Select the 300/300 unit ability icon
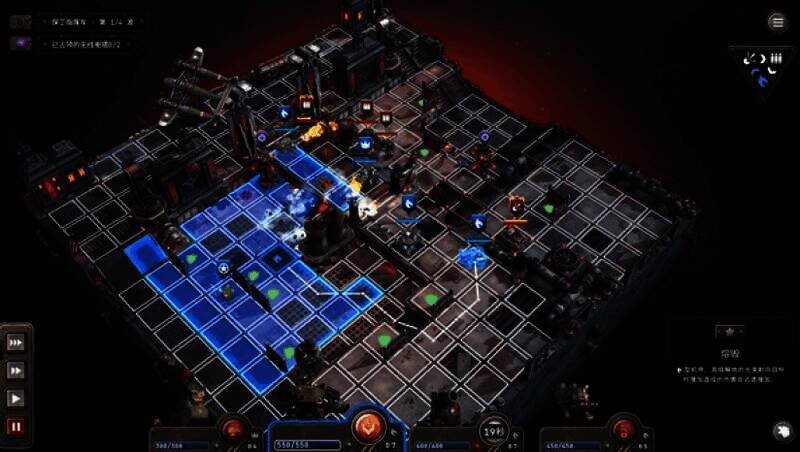The image size is (800, 452). click(x=235, y=431)
